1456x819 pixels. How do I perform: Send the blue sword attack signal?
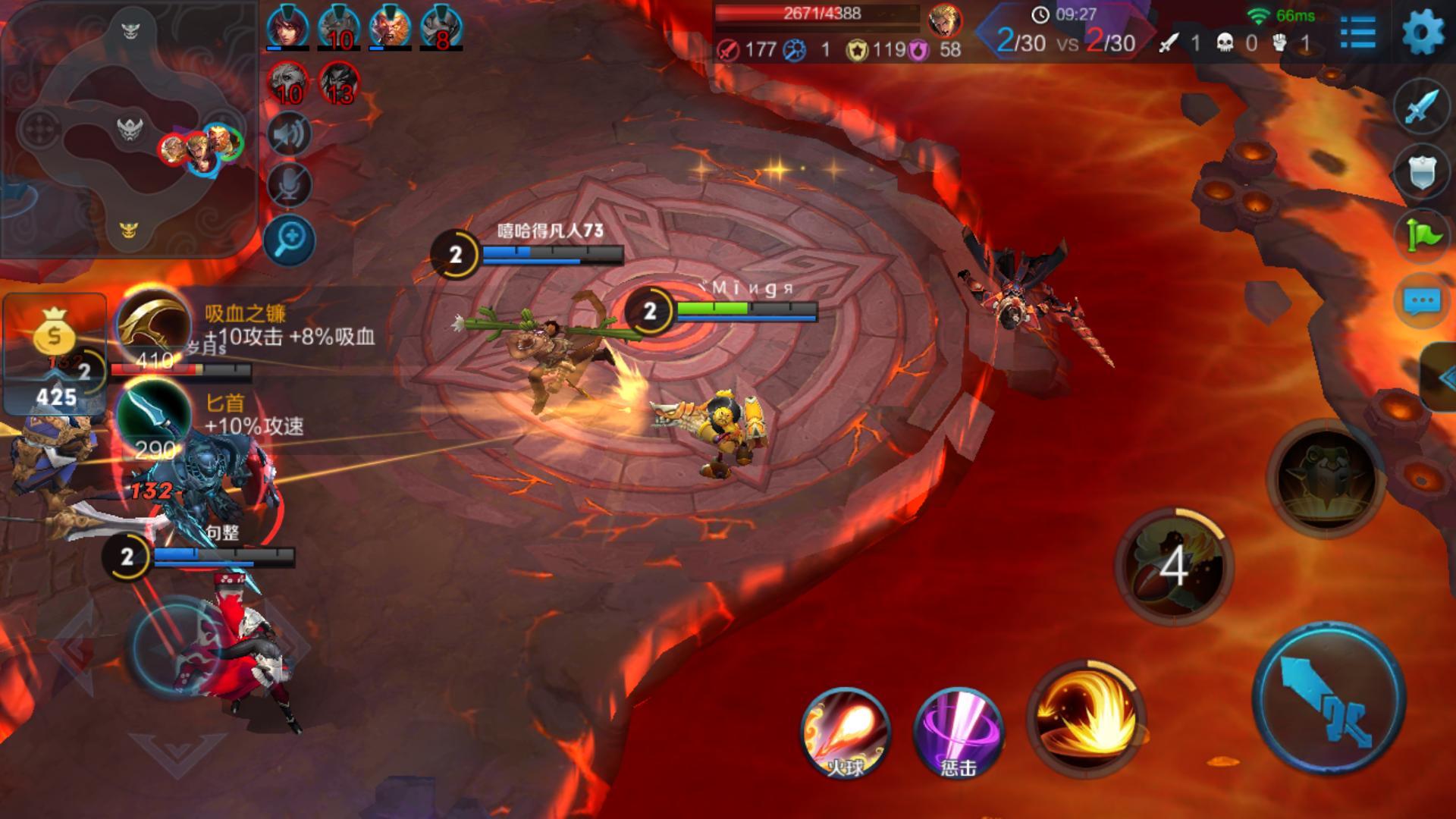tap(1421, 106)
